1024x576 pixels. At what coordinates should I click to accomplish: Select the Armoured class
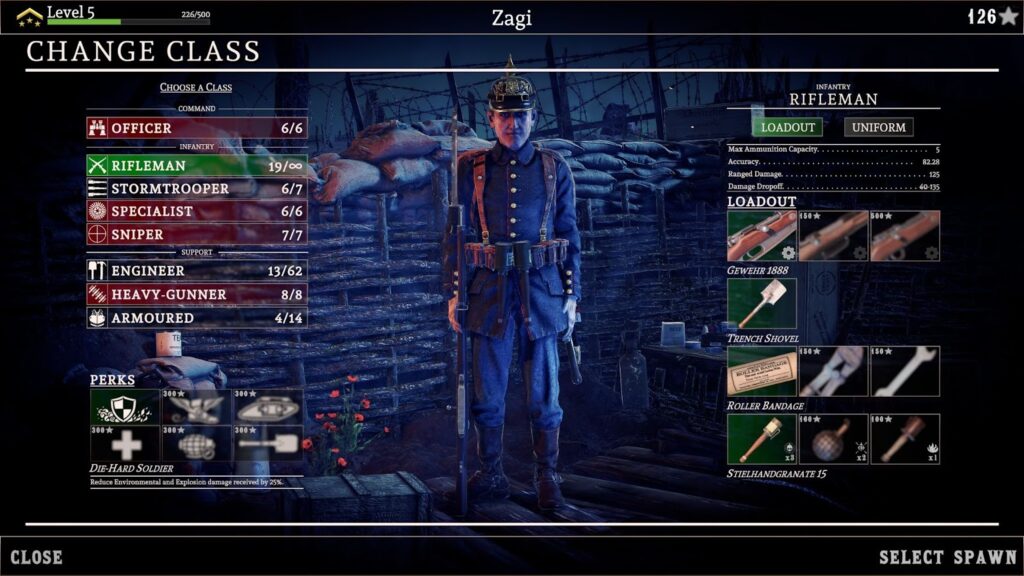(x=196, y=318)
